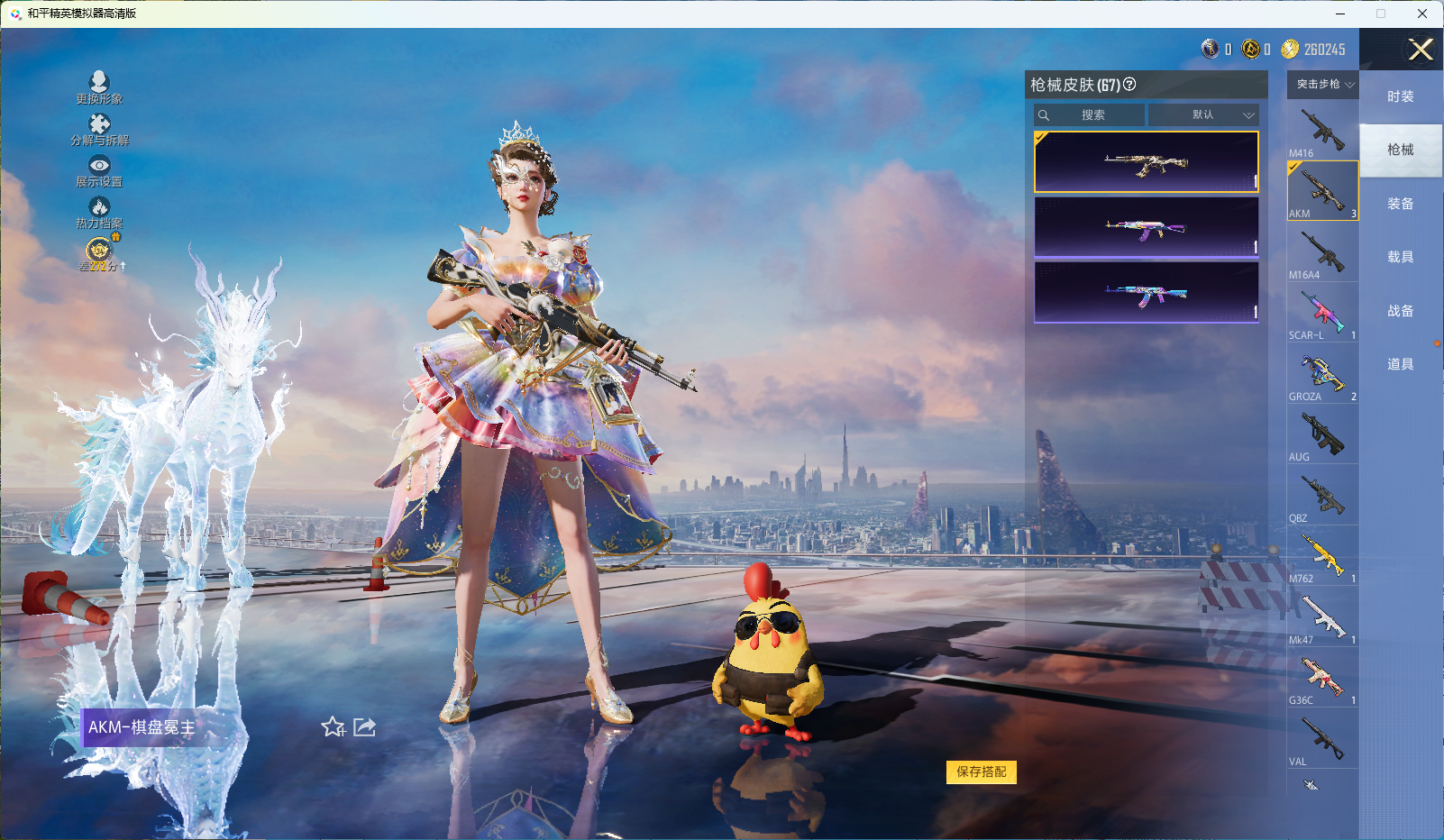Viewport: 1444px width, 840px height.
Task: Choose the M416 weapon entry
Action: [1322, 131]
